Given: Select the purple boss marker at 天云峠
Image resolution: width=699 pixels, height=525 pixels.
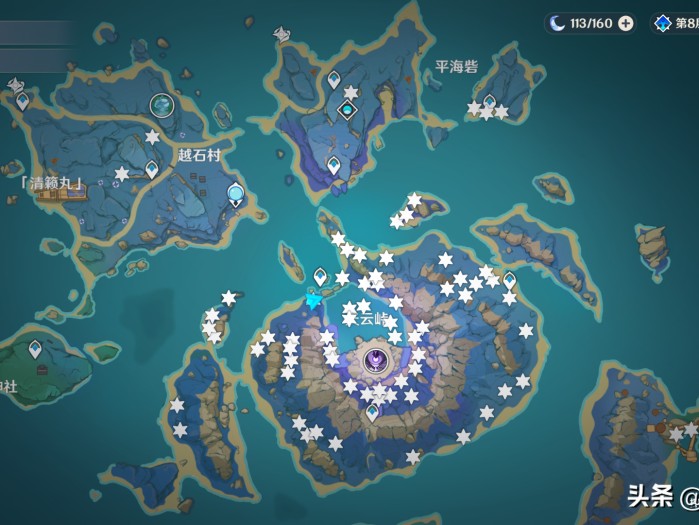Looking at the screenshot, I should pyautogui.click(x=375, y=358).
